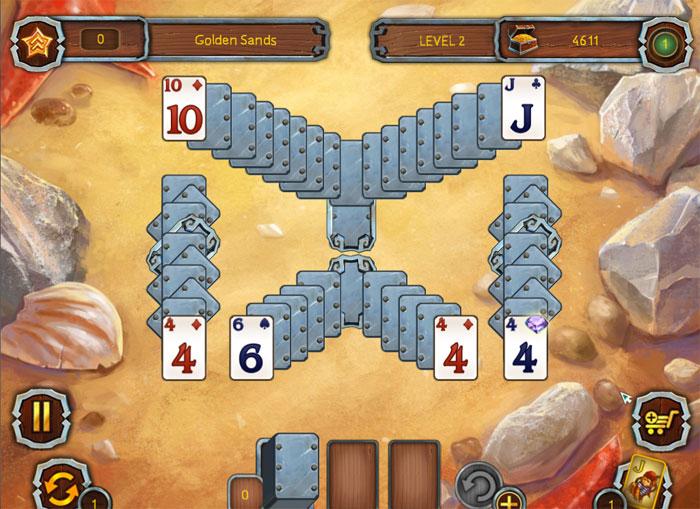Image resolution: width=700 pixels, height=509 pixels.
Task: Play the 4 of diamonds beside the 4 of spades
Action: pyautogui.click(x=454, y=347)
